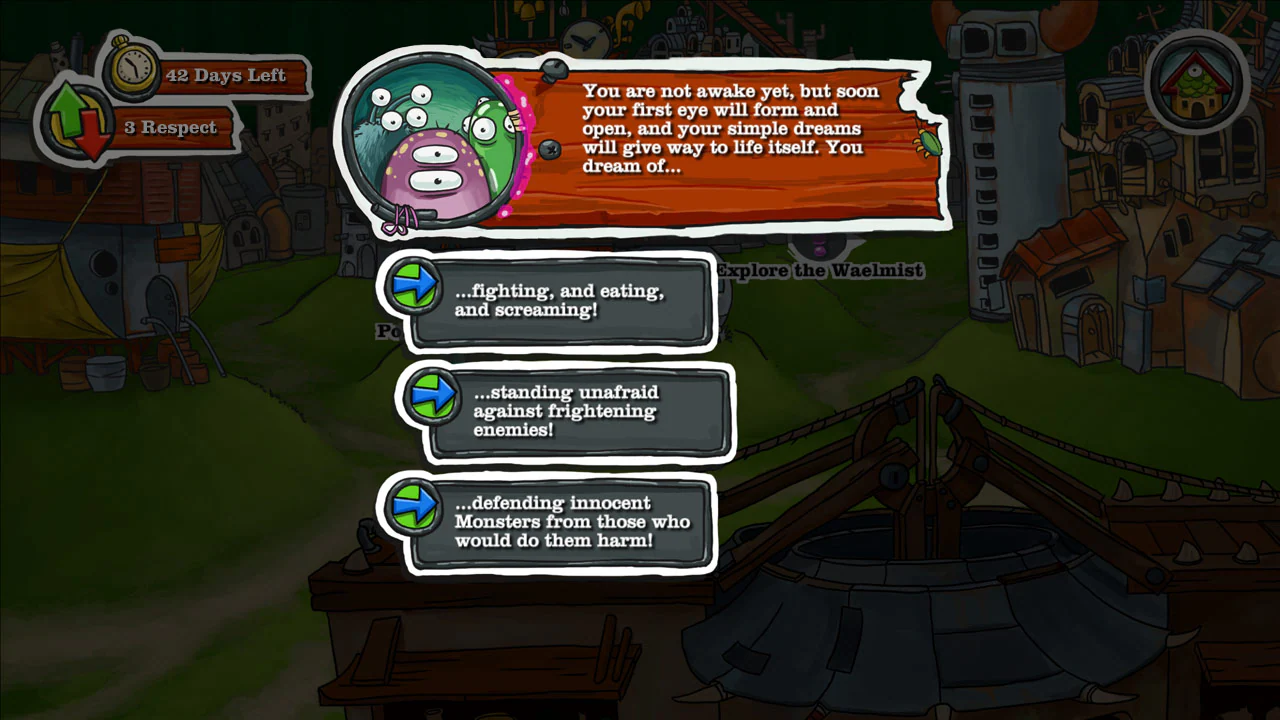Open Explore the Waelmist location
Viewport: 1280px width, 720px height.
pos(819,270)
